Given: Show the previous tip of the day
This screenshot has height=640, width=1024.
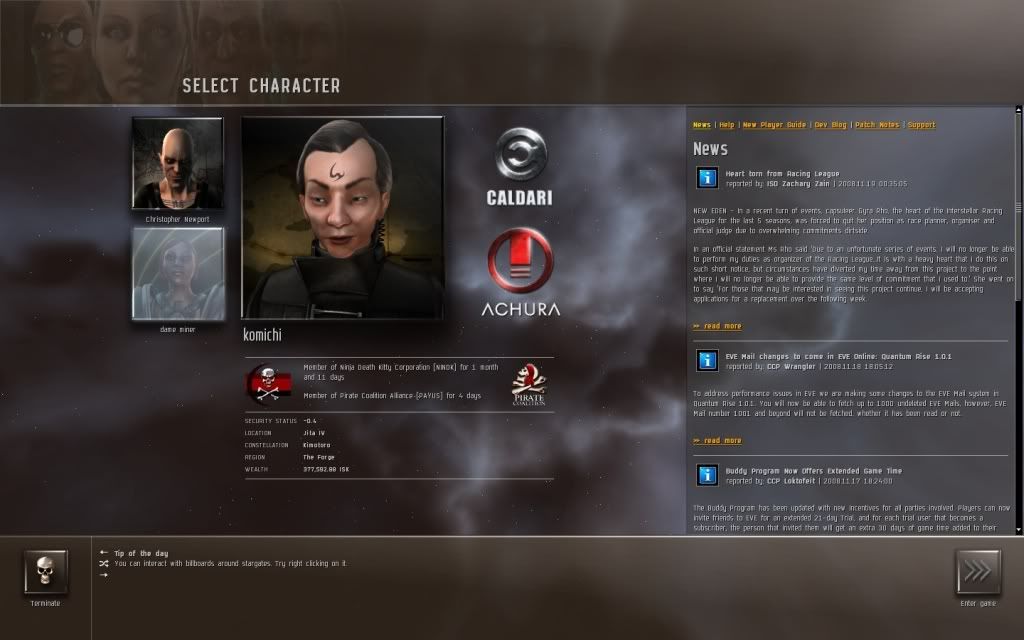Looking at the screenshot, I should 104,552.
